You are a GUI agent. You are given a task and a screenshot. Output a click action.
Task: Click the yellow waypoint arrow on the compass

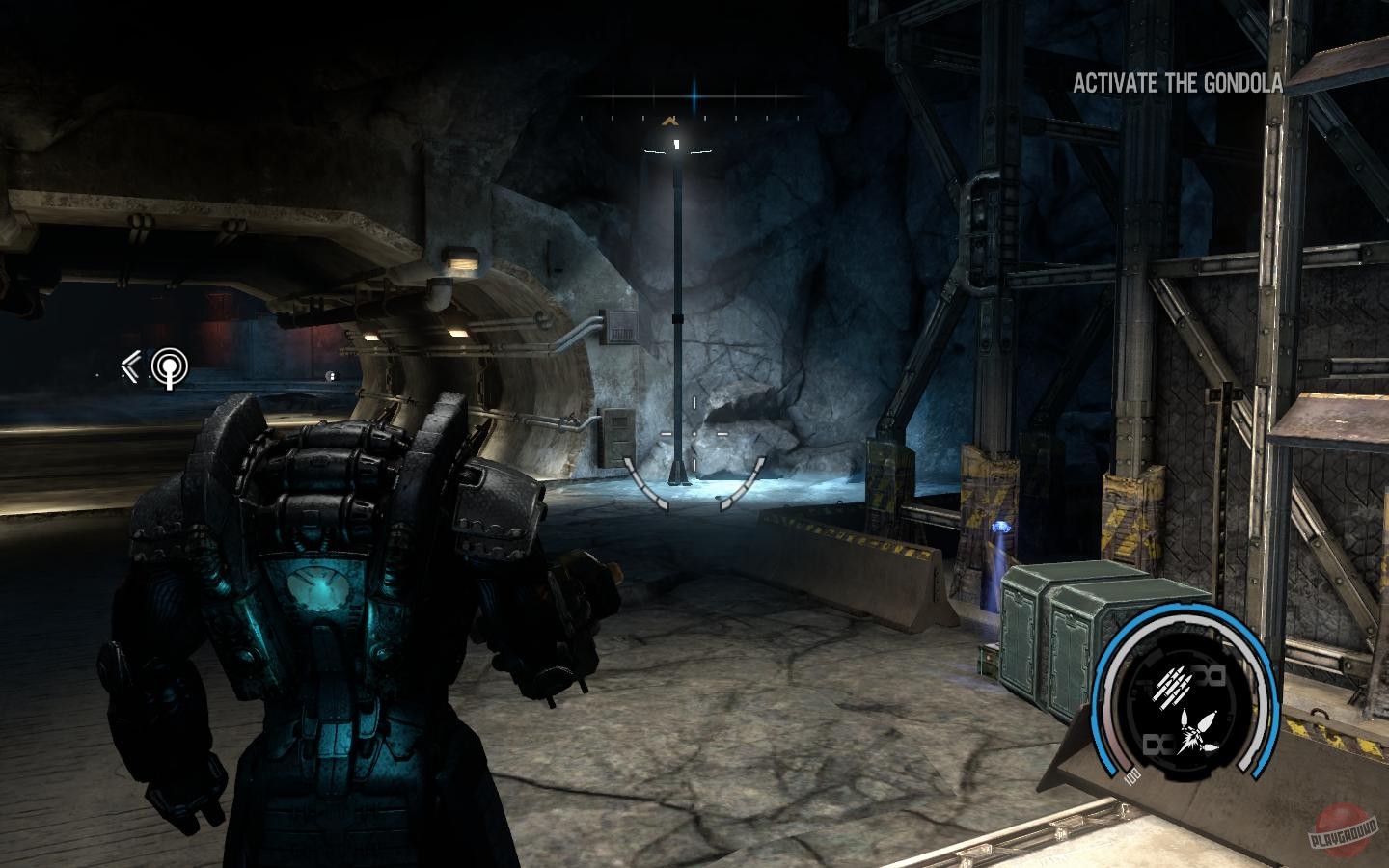coord(670,122)
